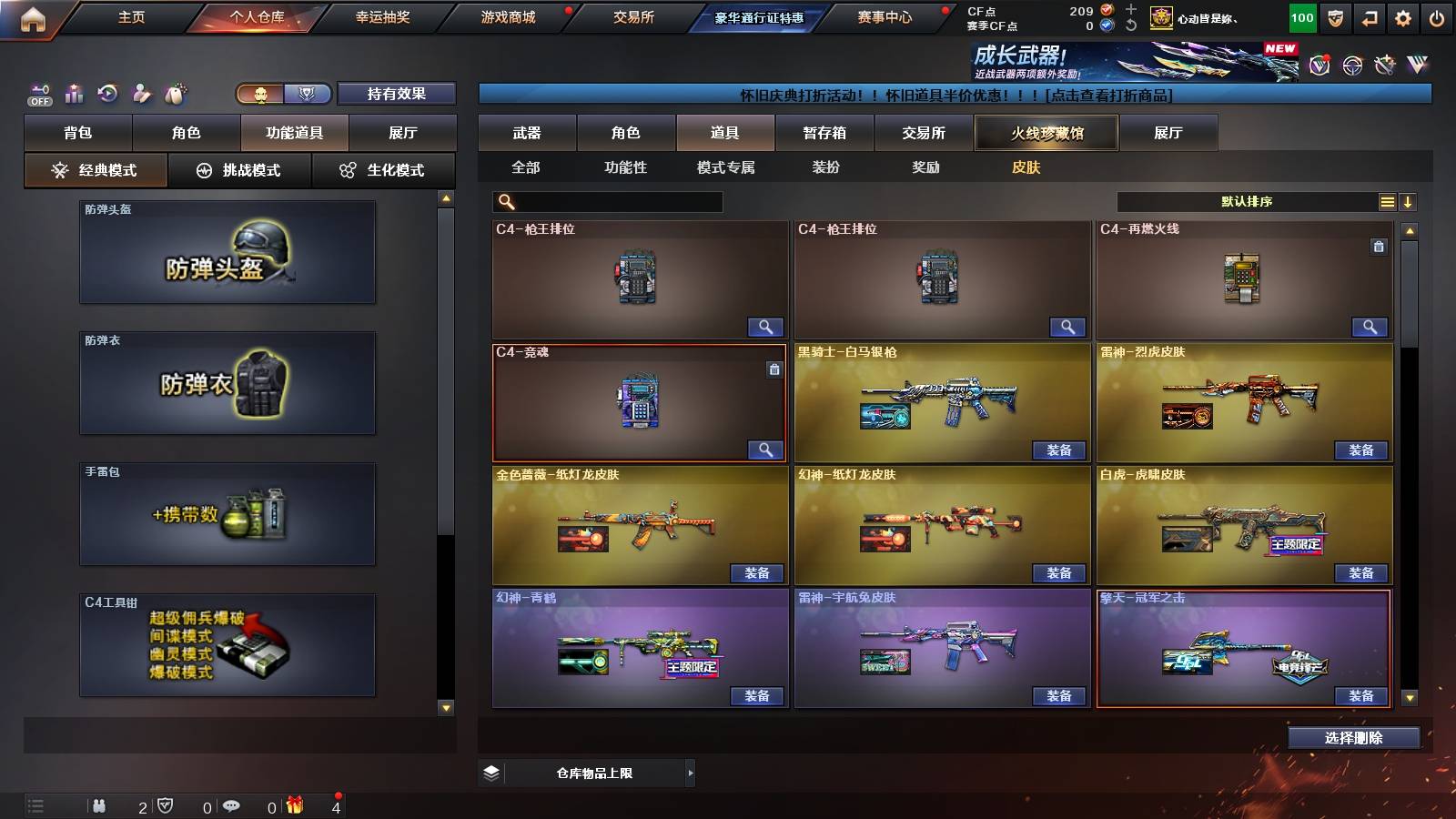Open the gift box icon in the status bar

pos(296,806)
